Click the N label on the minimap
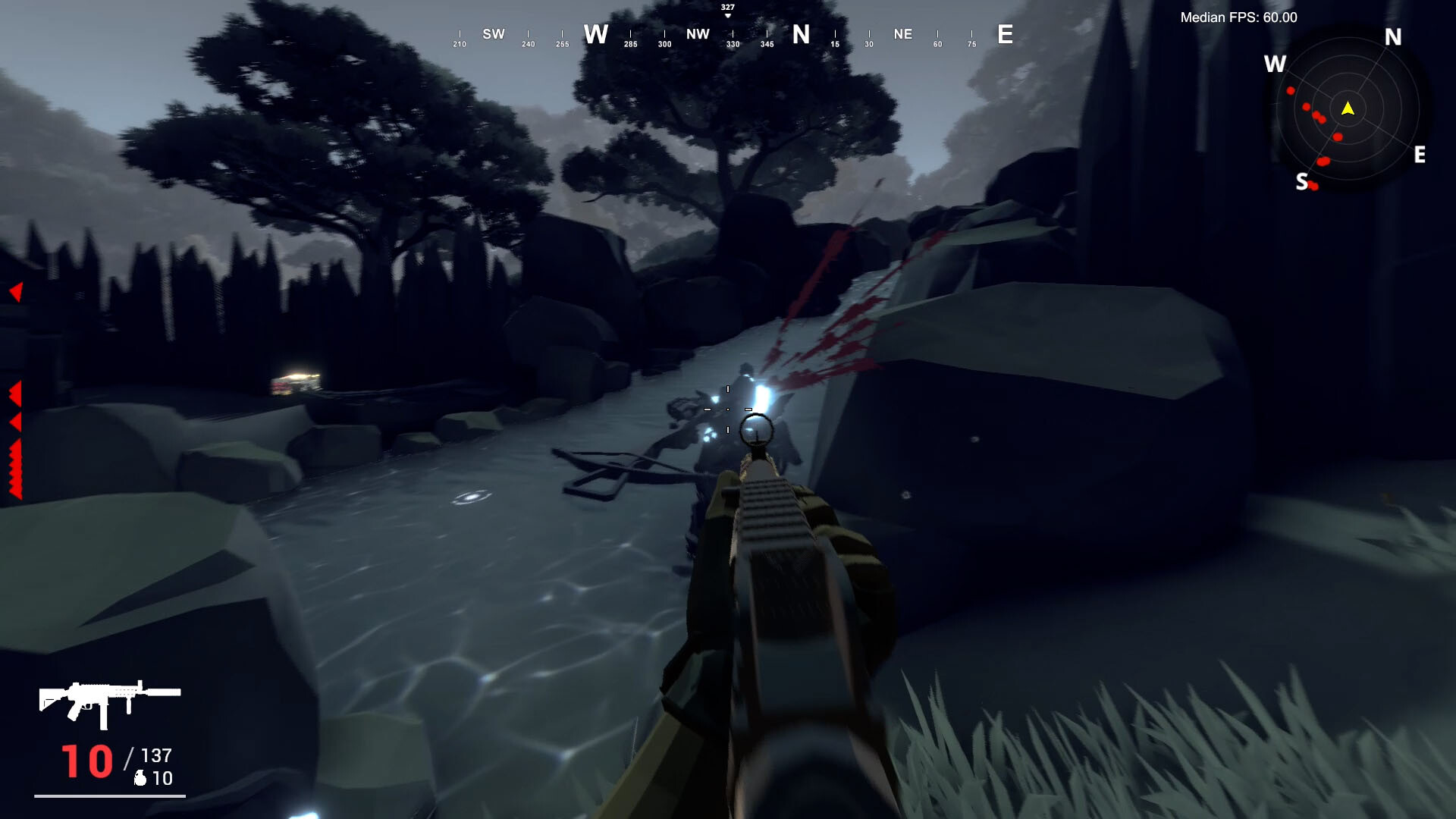The width and height of the screenshot is (1456, 819). (1392, 36)
